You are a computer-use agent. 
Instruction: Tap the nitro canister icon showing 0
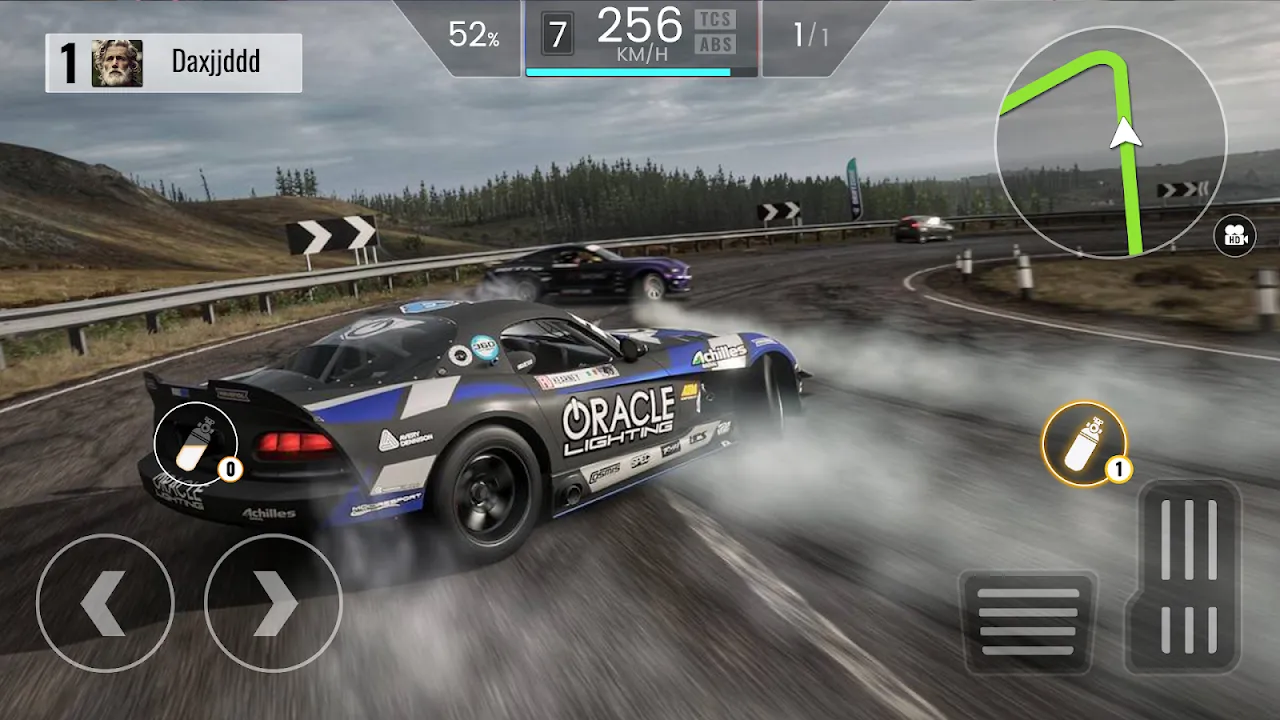pos(195,443)
